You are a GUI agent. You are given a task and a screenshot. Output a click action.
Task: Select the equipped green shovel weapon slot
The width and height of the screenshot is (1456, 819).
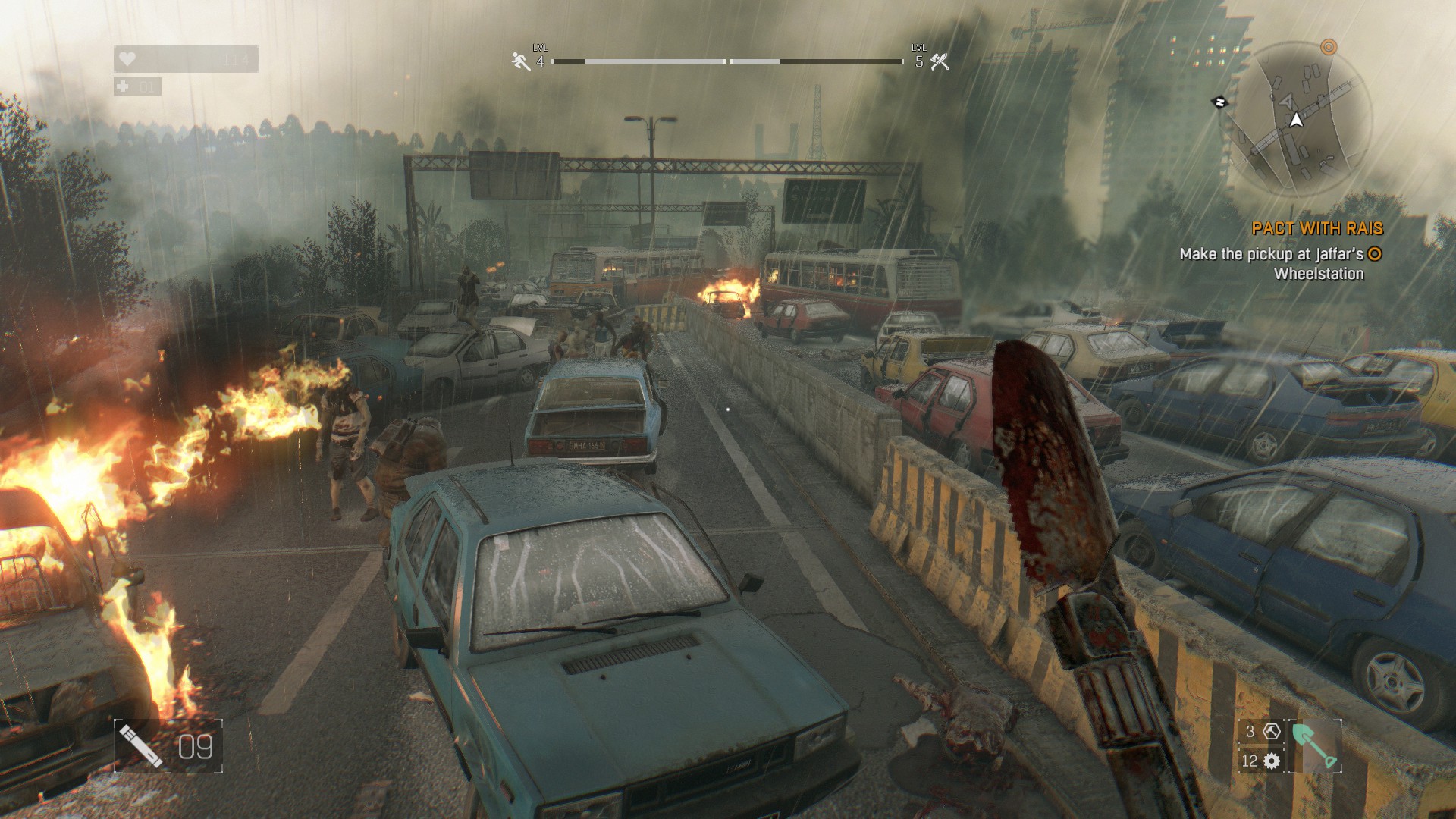(1315, 747)
